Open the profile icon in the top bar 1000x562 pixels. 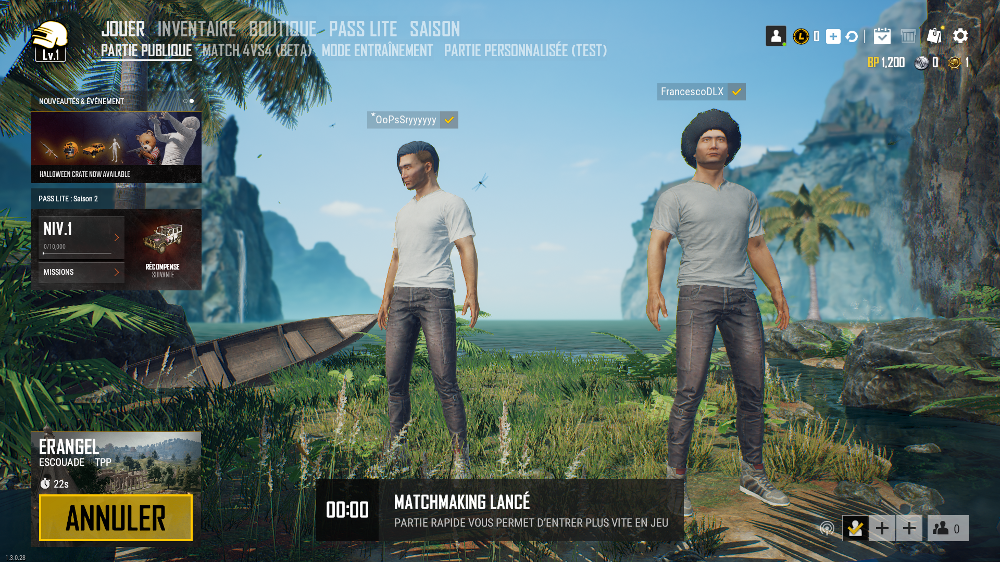776,36
